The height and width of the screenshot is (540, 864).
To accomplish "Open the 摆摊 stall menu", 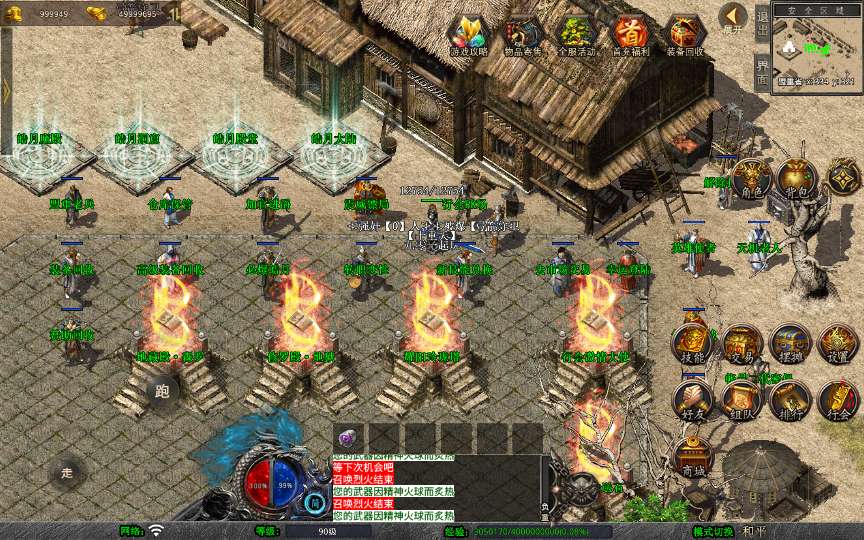I will 790,345.
